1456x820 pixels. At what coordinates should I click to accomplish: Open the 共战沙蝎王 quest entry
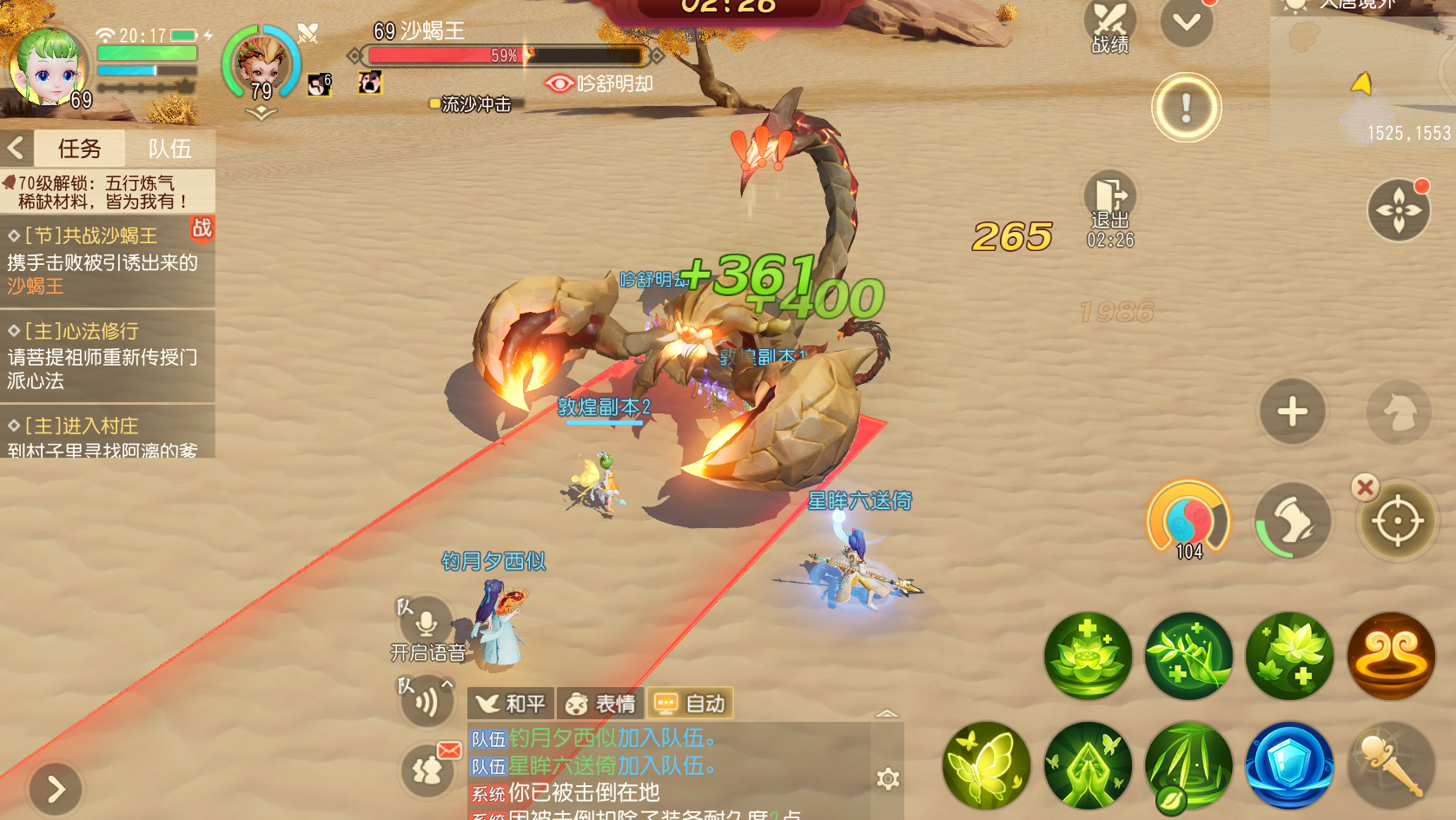point(104,260)
